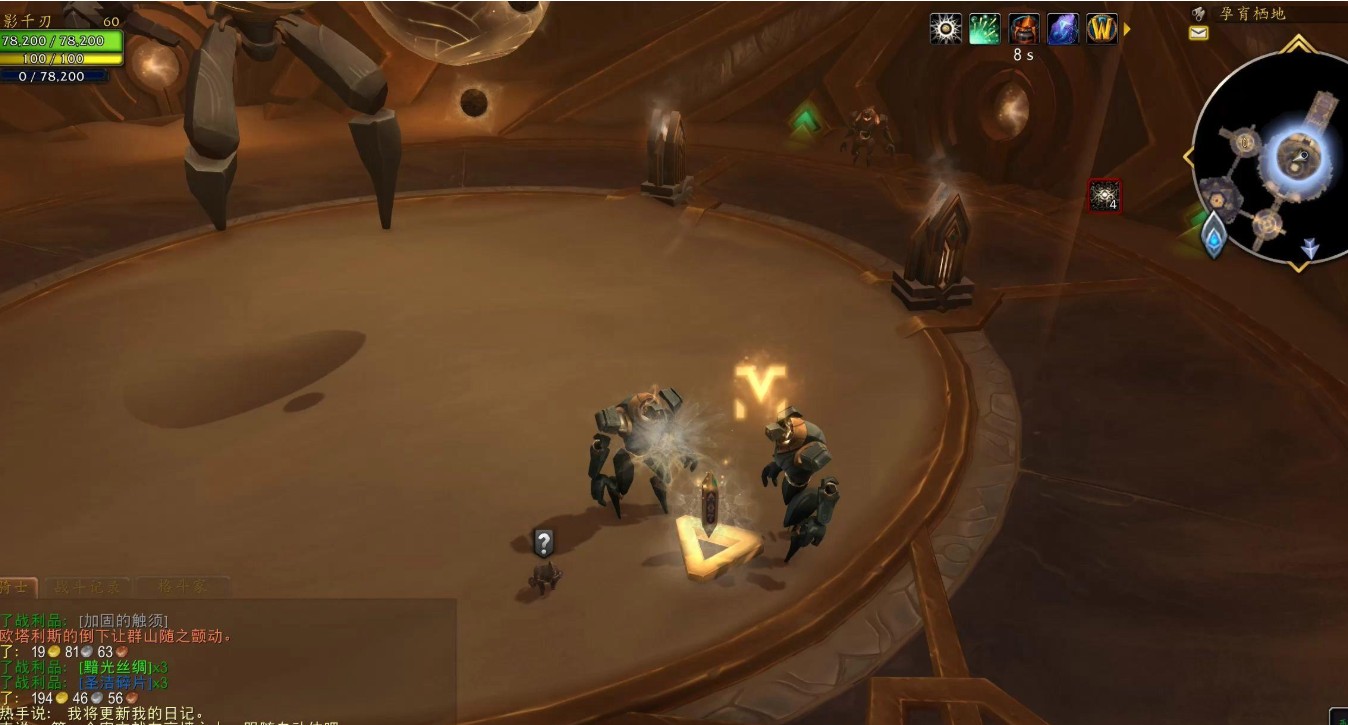The height and width of the screenshot is (725, 1348).
Task: Click the golden W WoW Token buff icon
Action: coord(1102,28)
